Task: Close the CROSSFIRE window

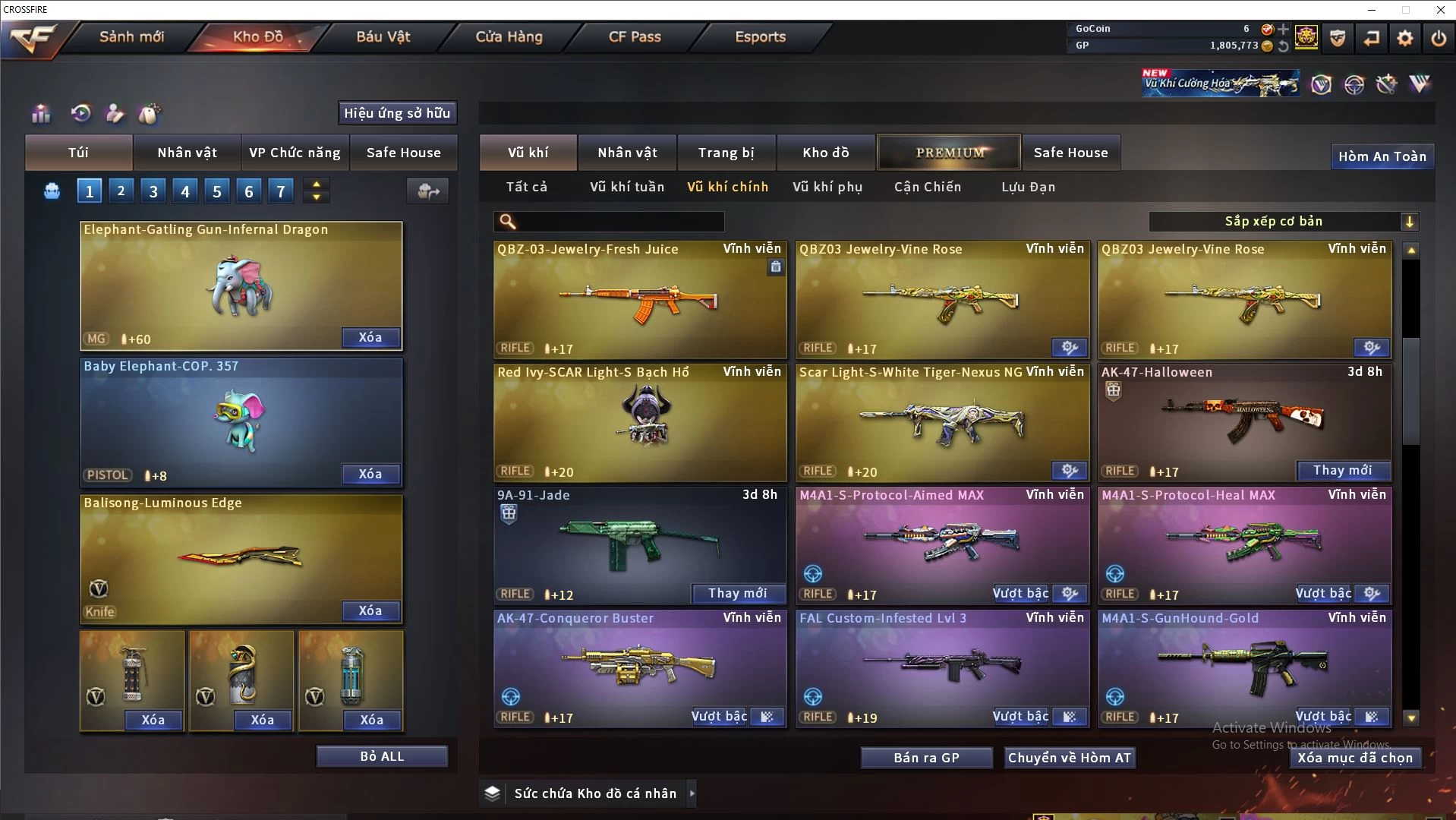Action: tap(1440, 10)
